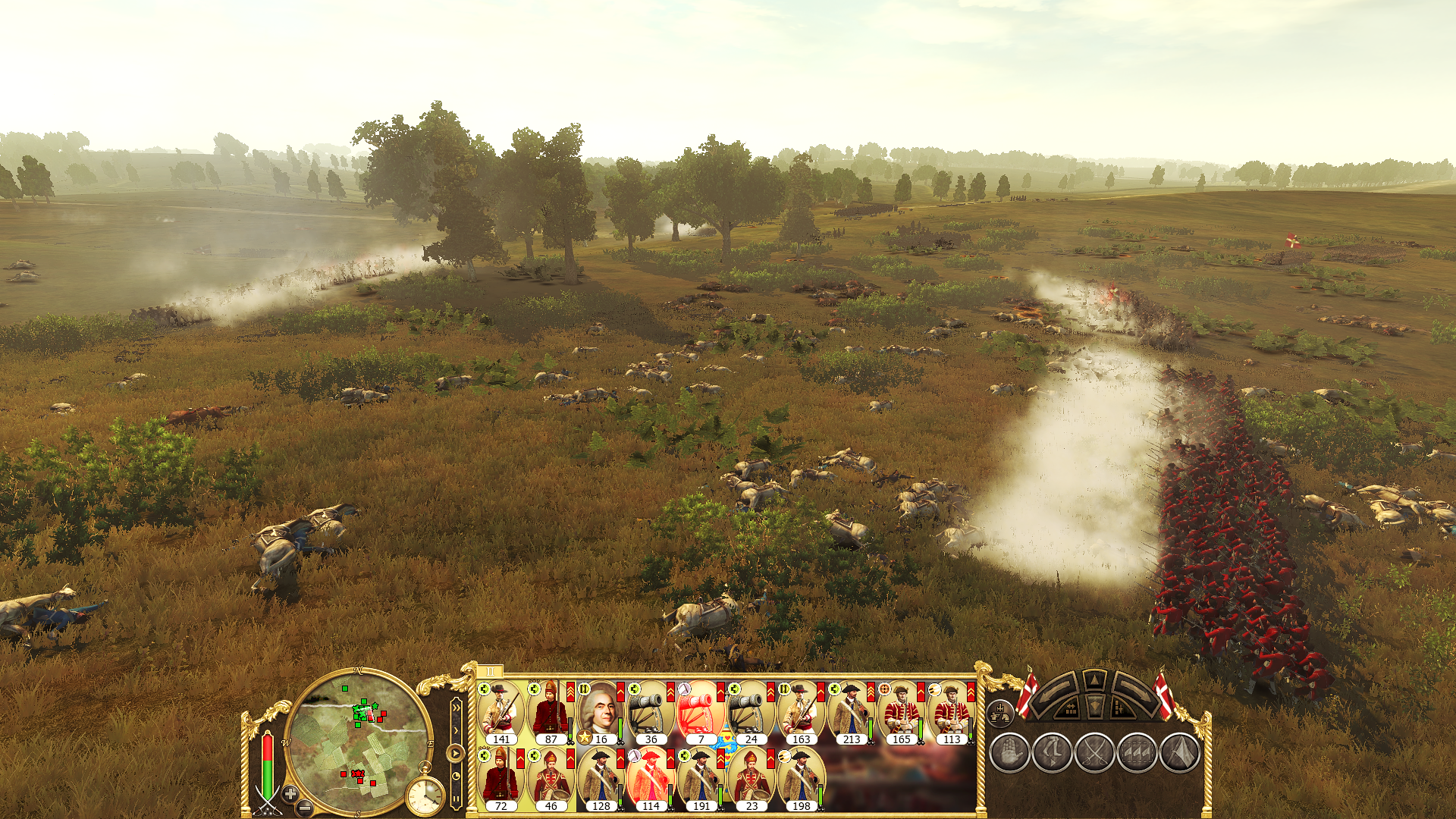
Task: Select the line infantry card showing 213
Action: click(850, 713)
